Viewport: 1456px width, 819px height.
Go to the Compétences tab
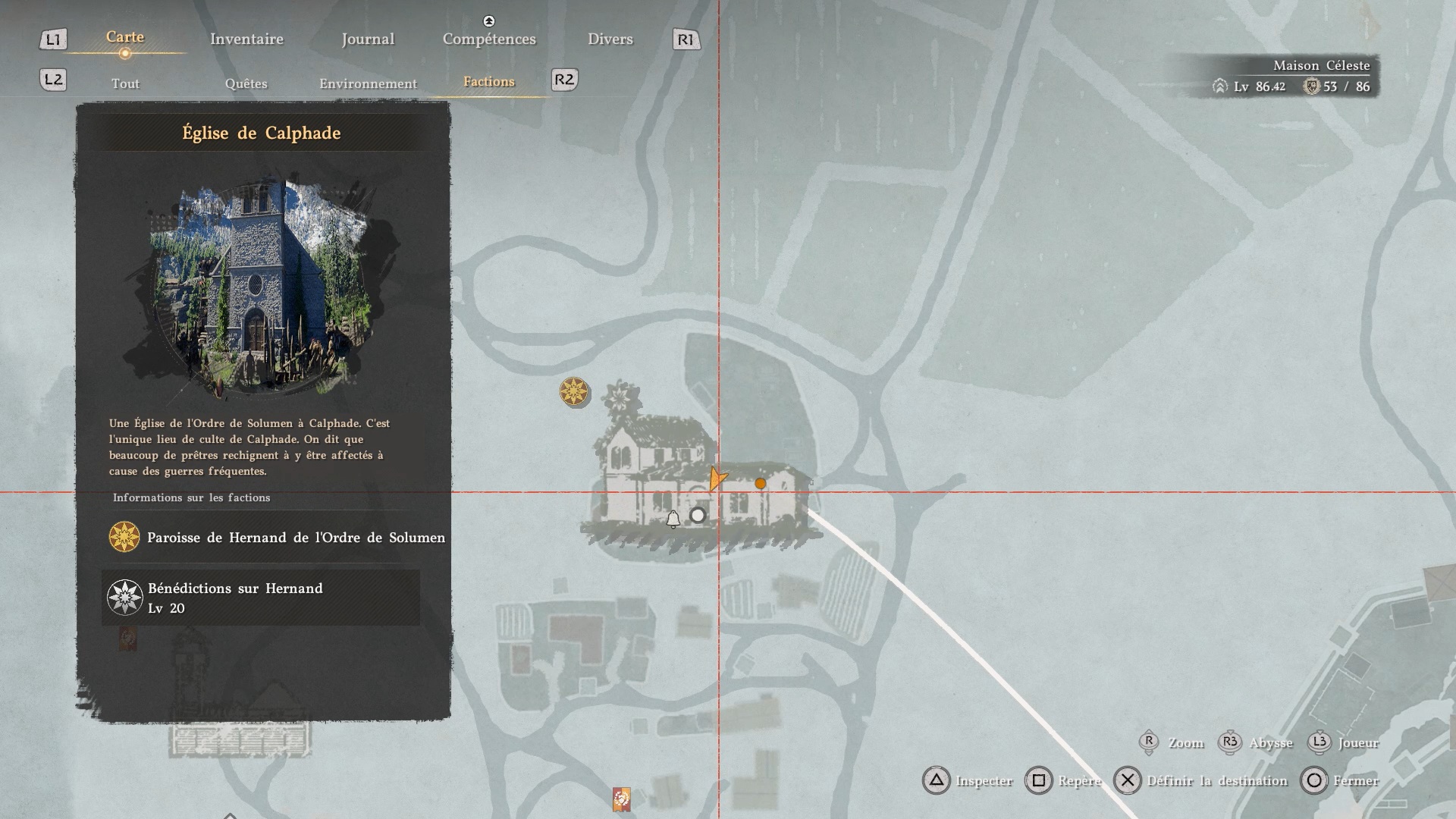489,39
